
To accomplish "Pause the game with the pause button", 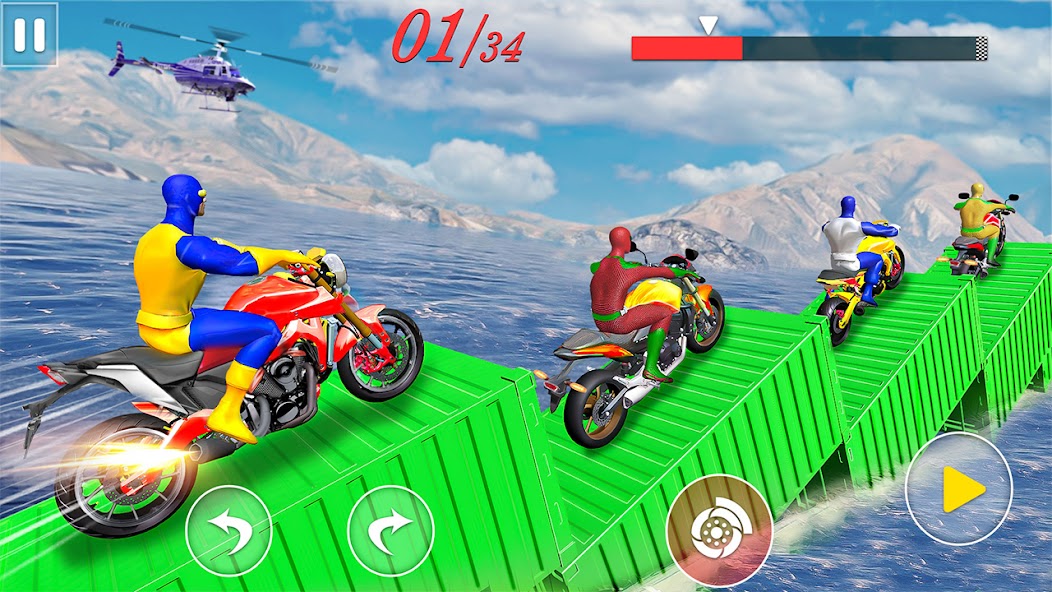I will 29,34.
